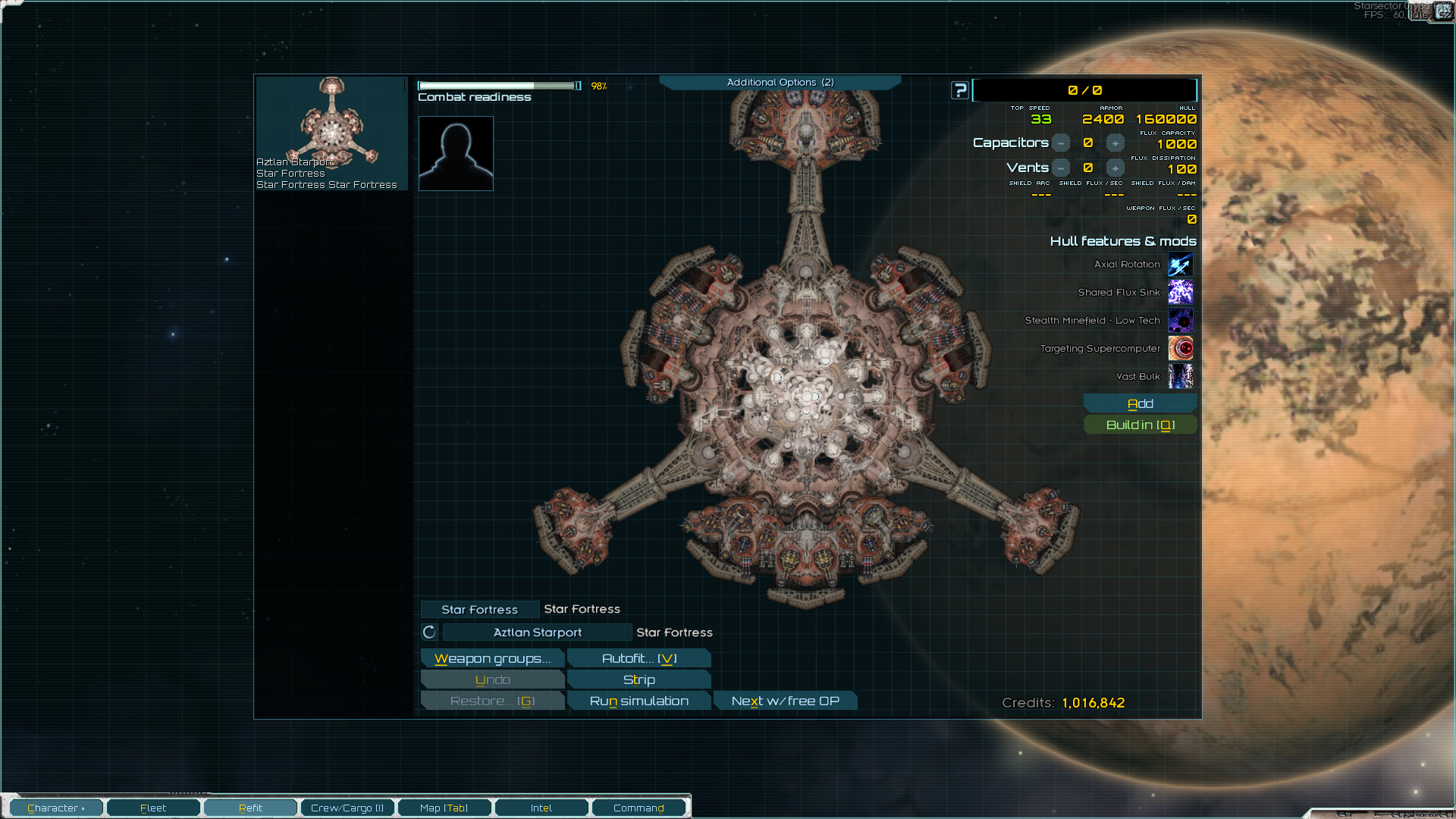Screen dimensions: 1456x819
Task: Decrease Vents with the minus button
Action: (1061, 168)
